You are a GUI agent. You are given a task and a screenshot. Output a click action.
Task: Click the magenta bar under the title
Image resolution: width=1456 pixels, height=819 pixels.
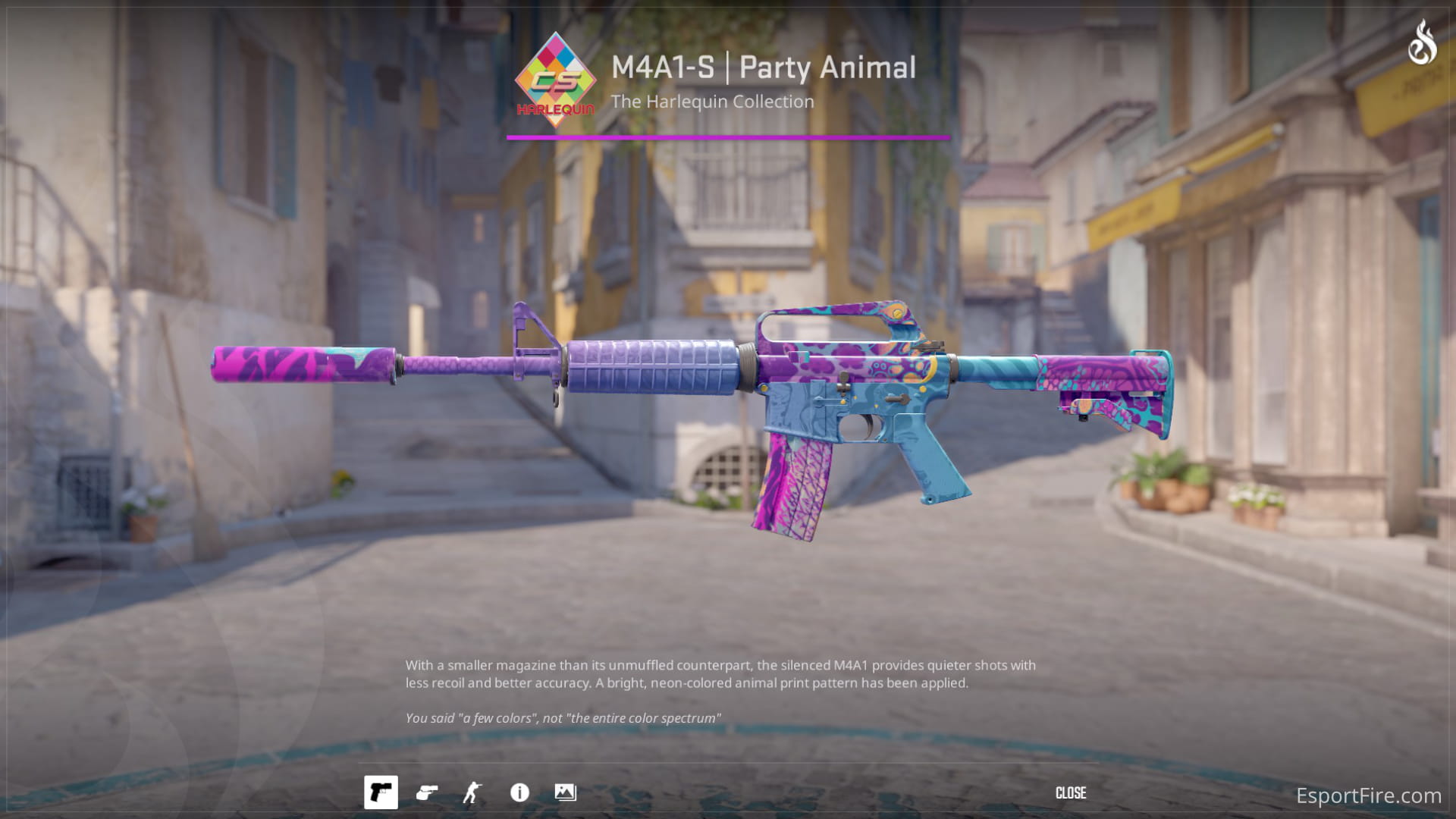coord(726,138)
